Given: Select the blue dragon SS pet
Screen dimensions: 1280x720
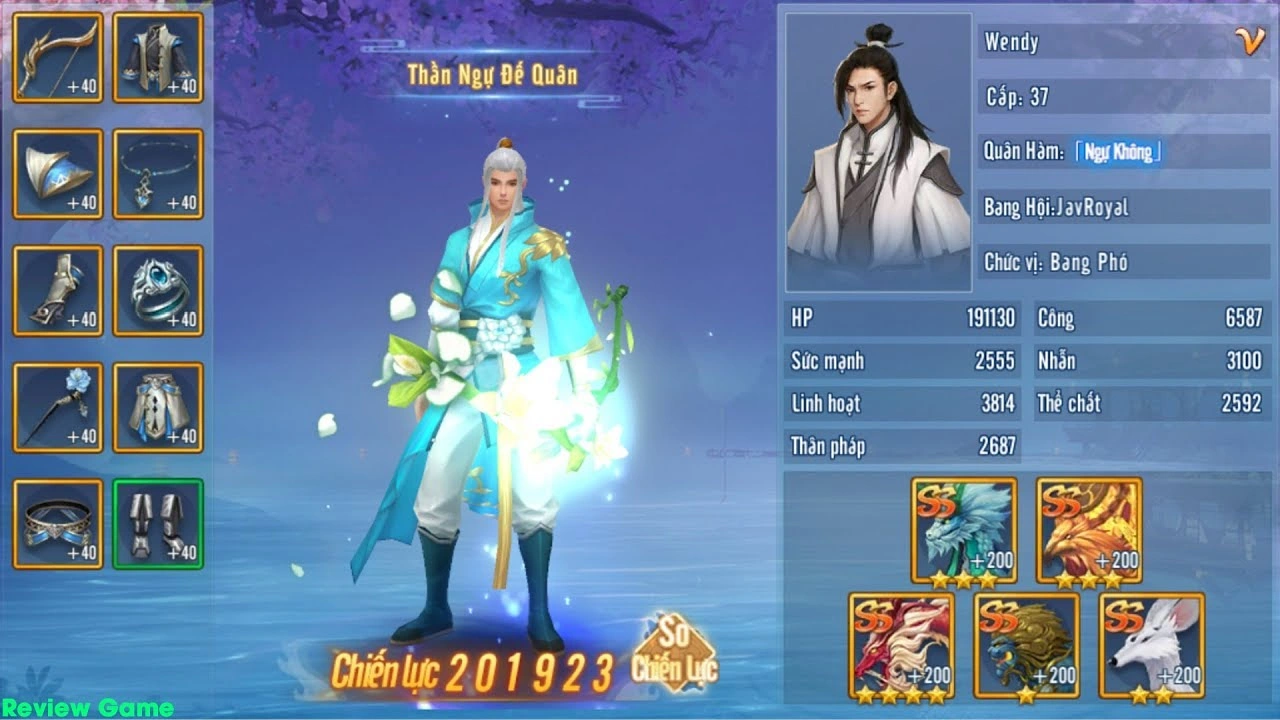Looking at the screenshot, I should coord(964,531).
